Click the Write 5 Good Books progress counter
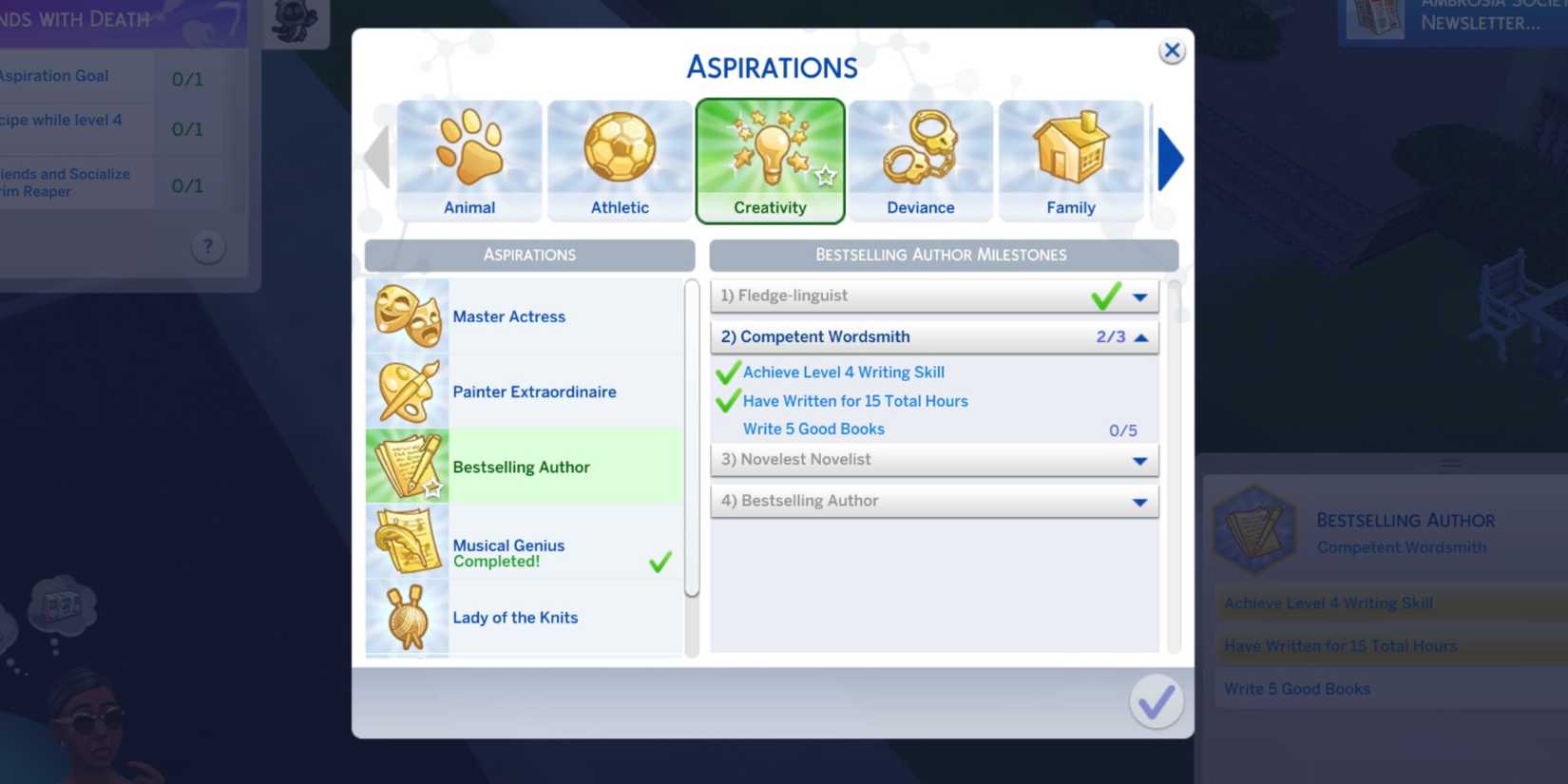 1125,430
